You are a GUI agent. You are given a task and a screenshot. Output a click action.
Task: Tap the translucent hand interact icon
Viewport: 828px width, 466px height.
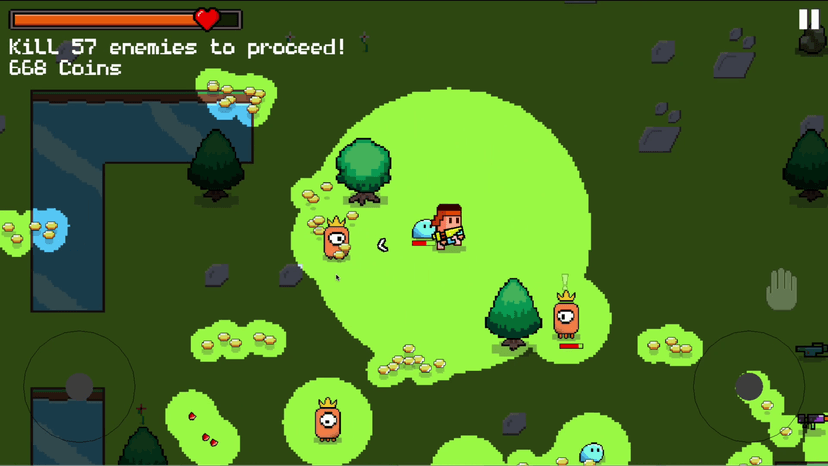(781, 290)
